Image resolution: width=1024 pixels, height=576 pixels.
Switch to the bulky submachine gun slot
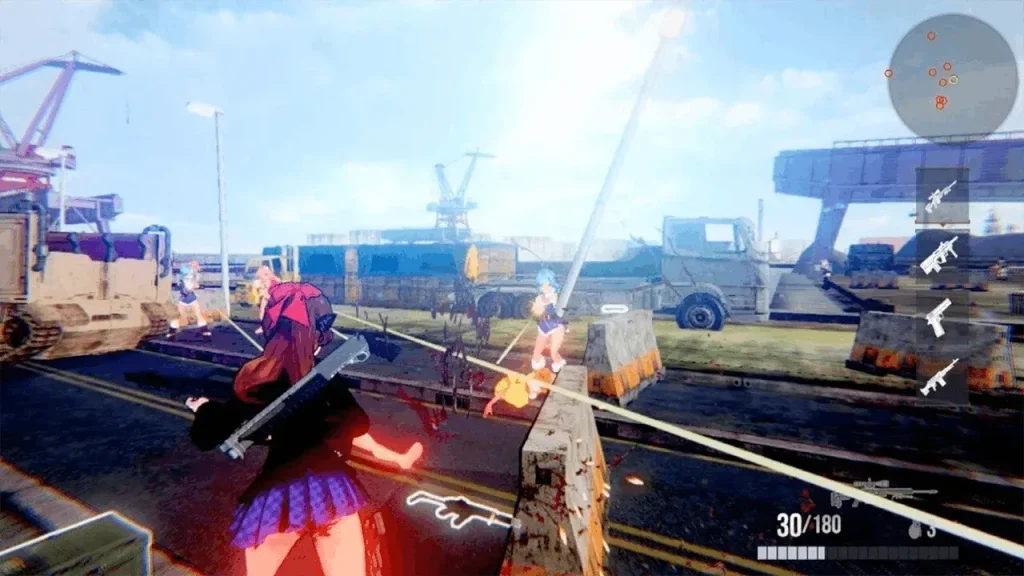940,254
